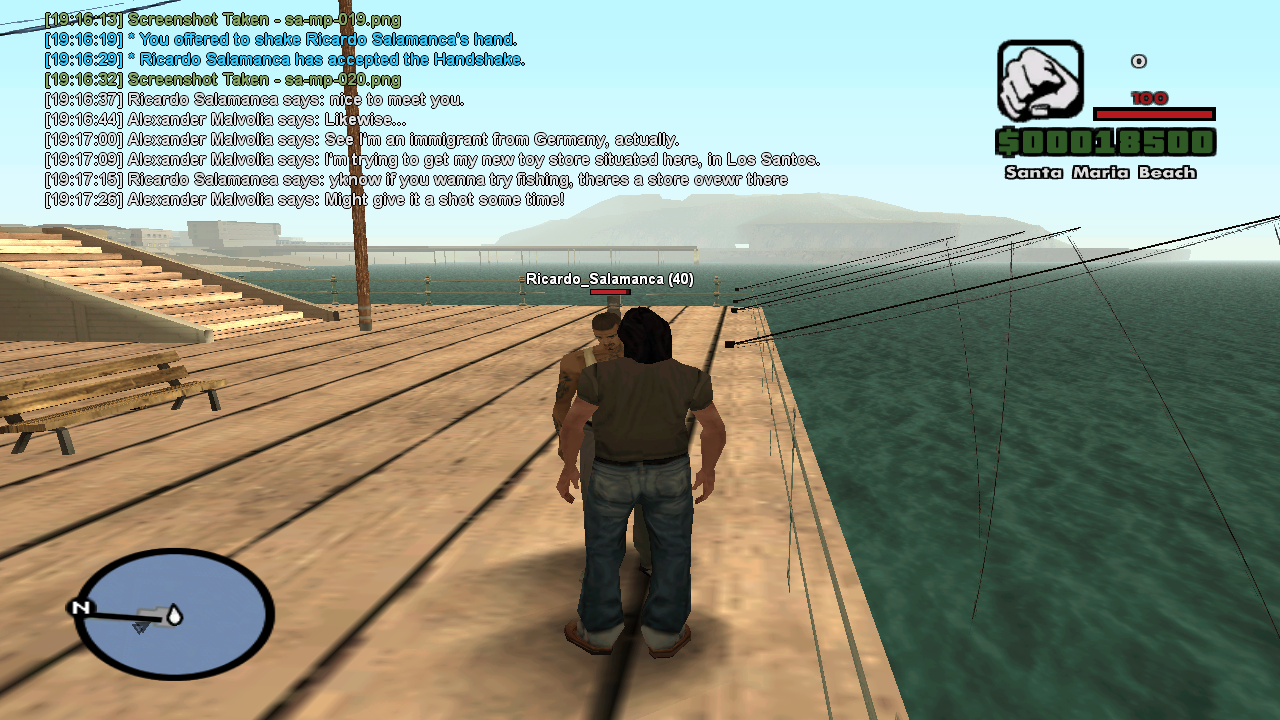This screenshot has height=720, width=1280.
Task: Select the ammo dot indicator
Action: (x=1139, y=60)
